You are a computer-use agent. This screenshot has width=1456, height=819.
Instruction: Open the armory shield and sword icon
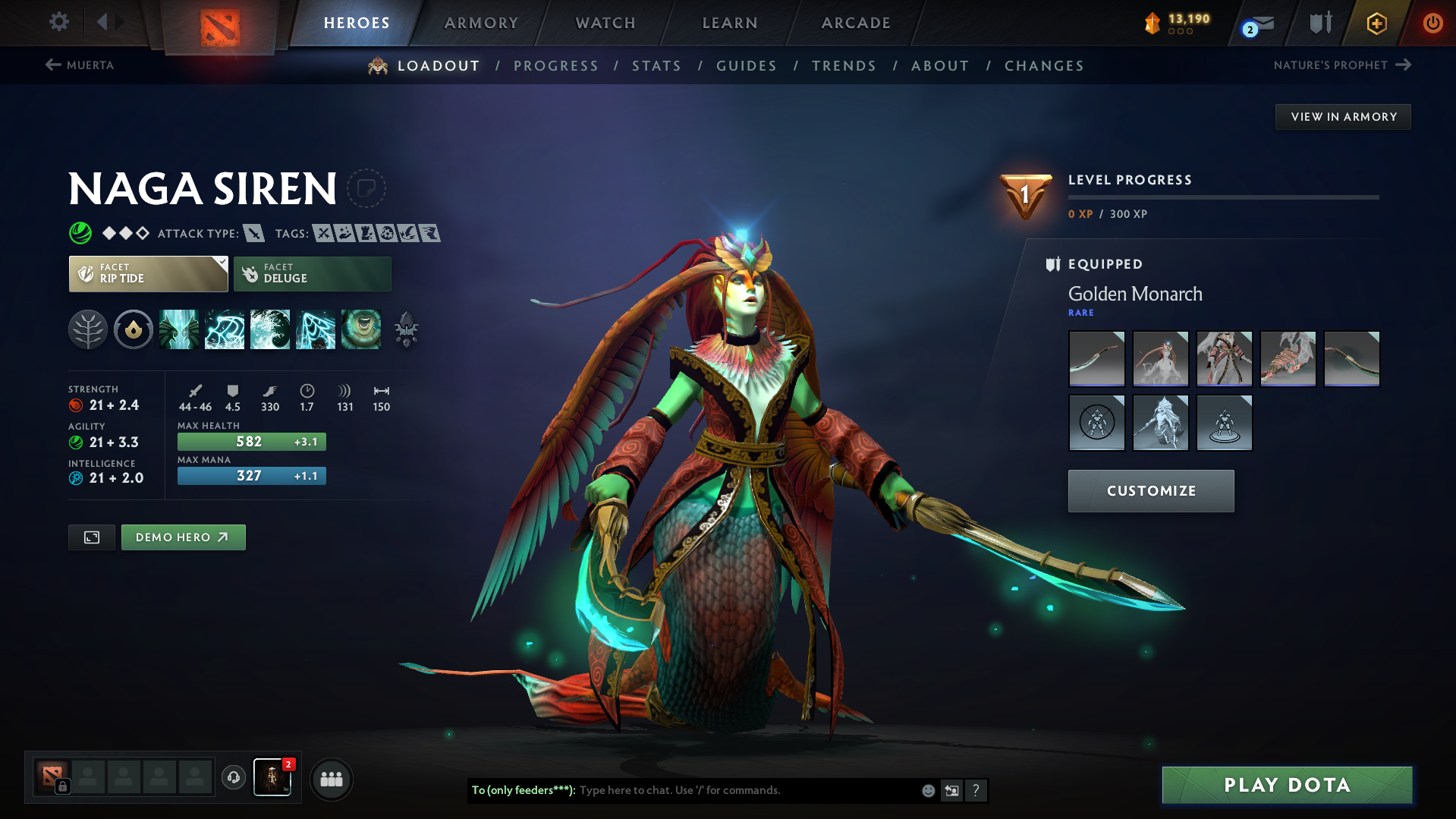(x=1319, y=23)
